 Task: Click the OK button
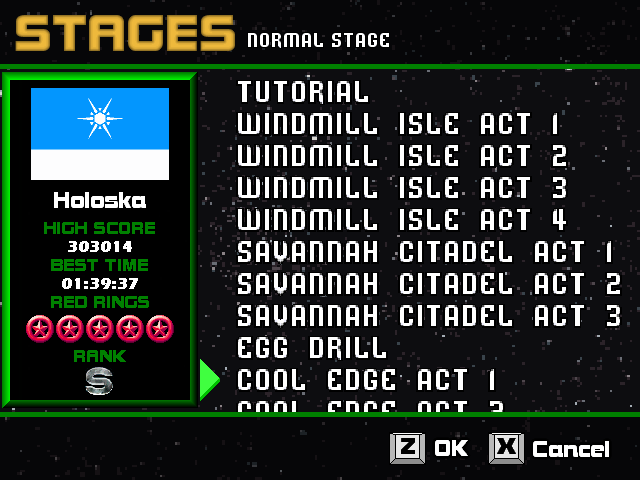[x=430, y=448]
